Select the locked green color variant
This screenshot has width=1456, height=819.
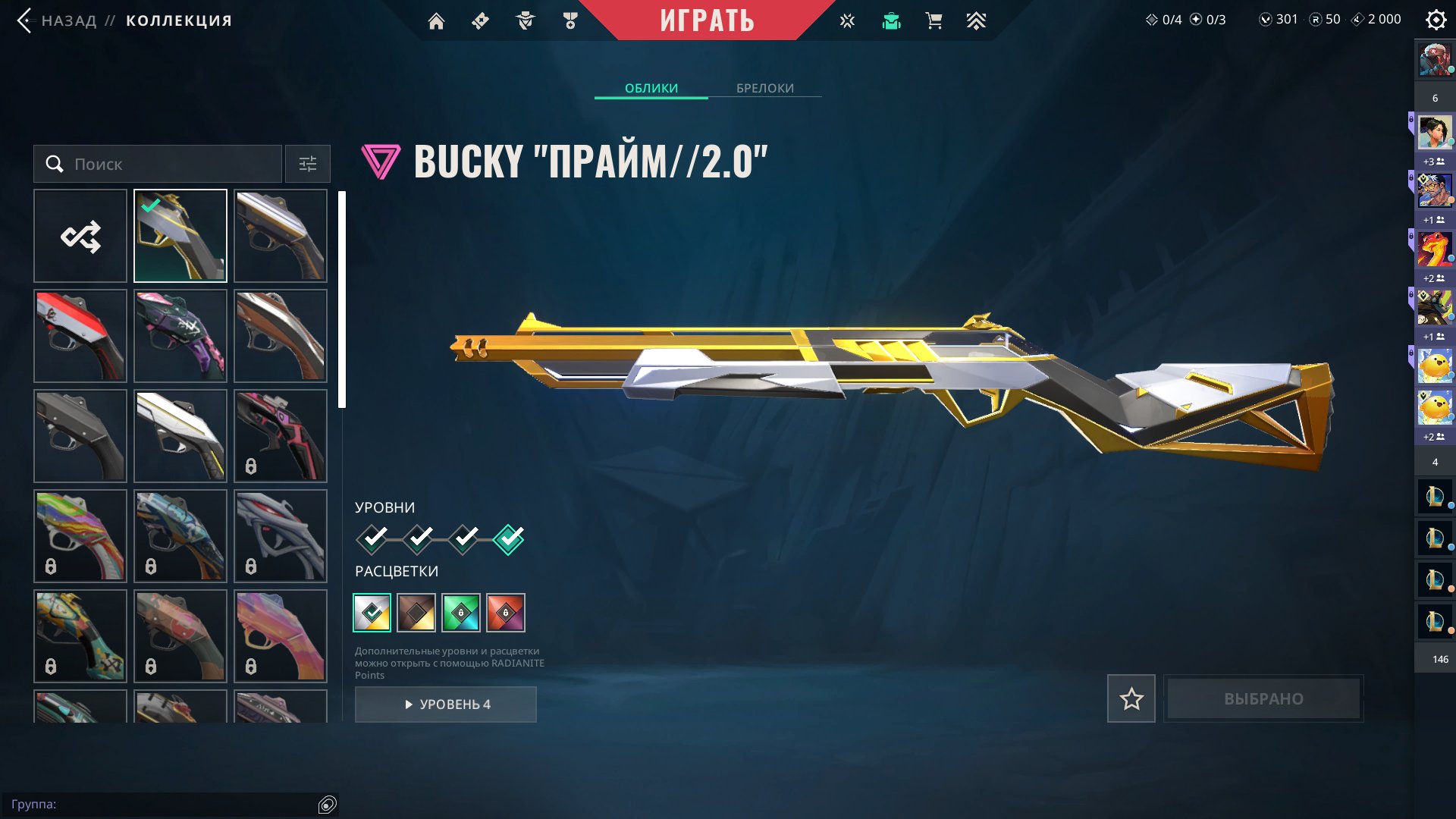pos(463,613)
